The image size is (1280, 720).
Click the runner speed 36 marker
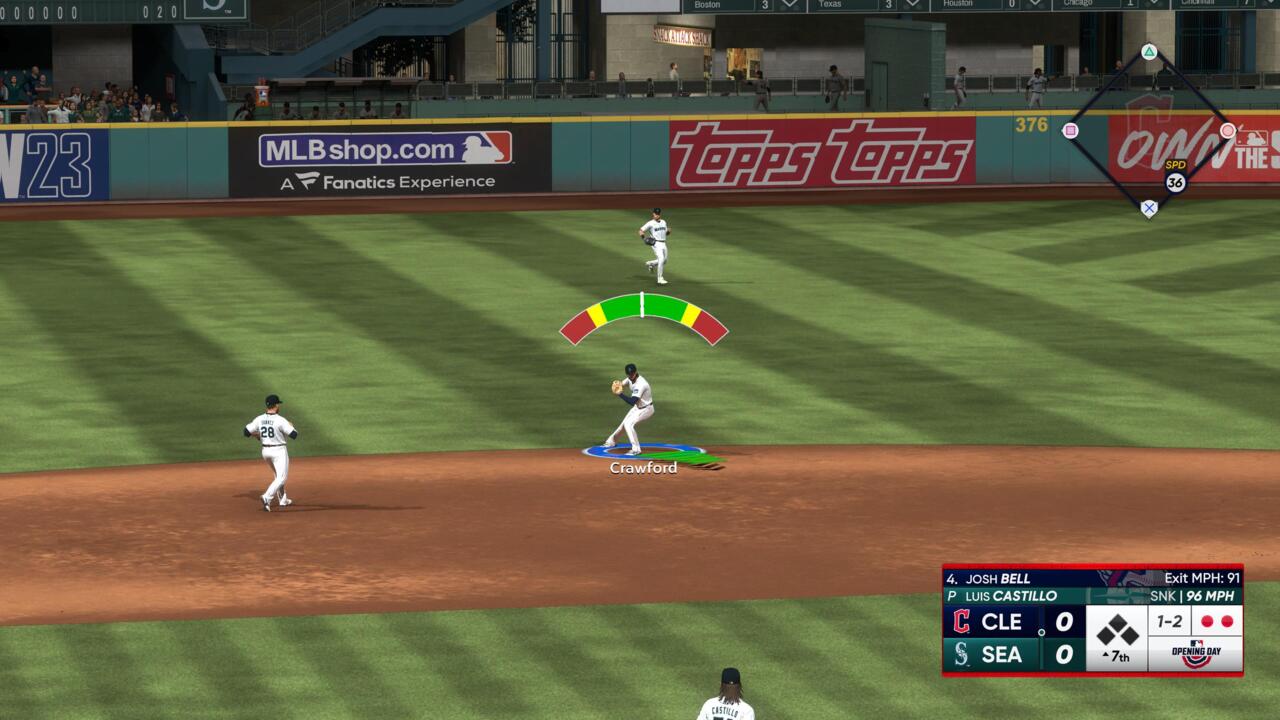pos(1175,182)
